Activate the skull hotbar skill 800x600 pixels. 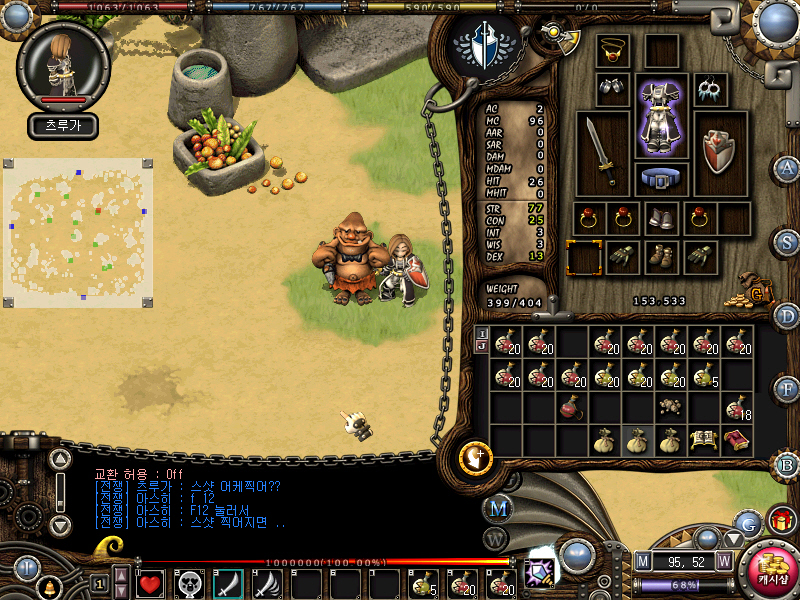pyautogui.click(x=189, y=583)
